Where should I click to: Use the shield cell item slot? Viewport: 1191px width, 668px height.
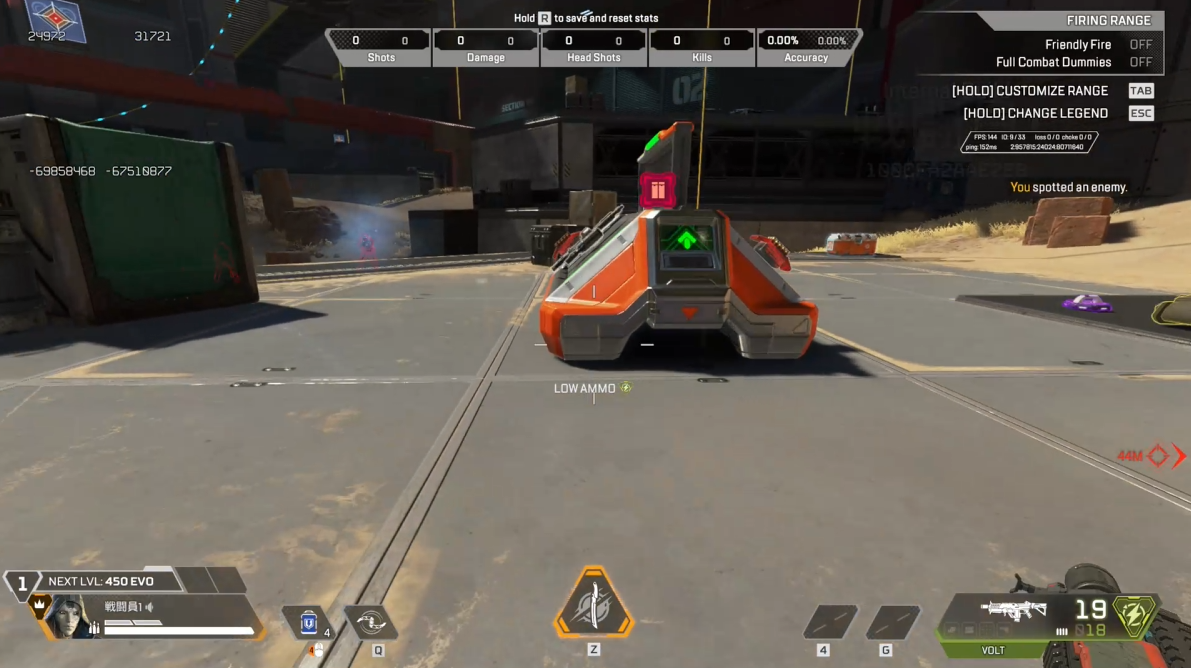coord(308,623)
